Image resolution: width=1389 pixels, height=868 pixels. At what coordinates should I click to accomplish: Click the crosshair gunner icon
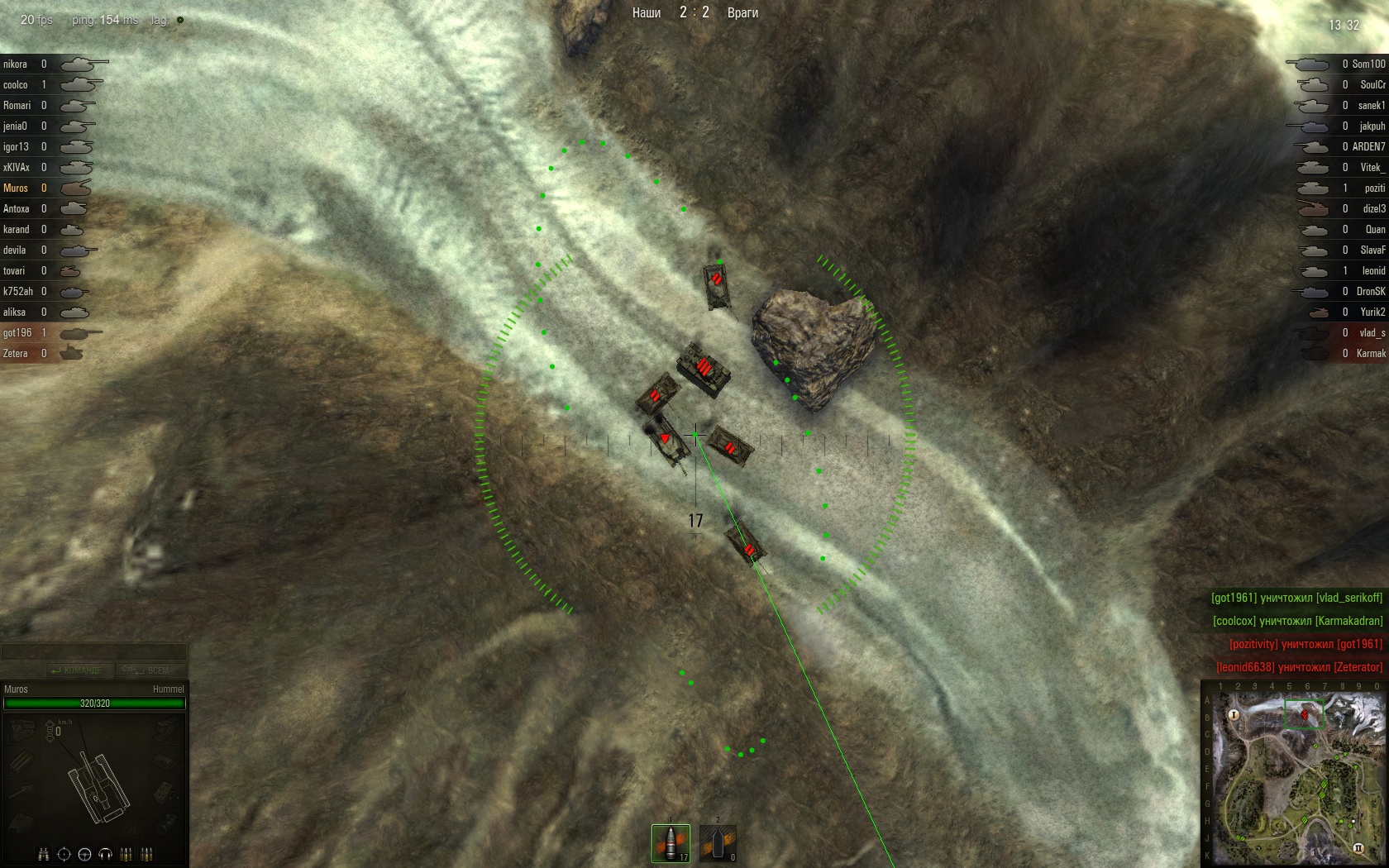64,854
